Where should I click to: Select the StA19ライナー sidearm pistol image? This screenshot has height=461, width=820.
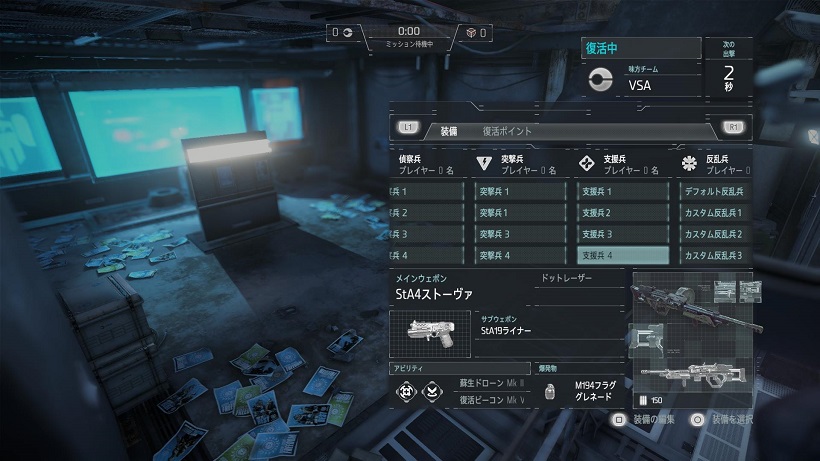432,333
